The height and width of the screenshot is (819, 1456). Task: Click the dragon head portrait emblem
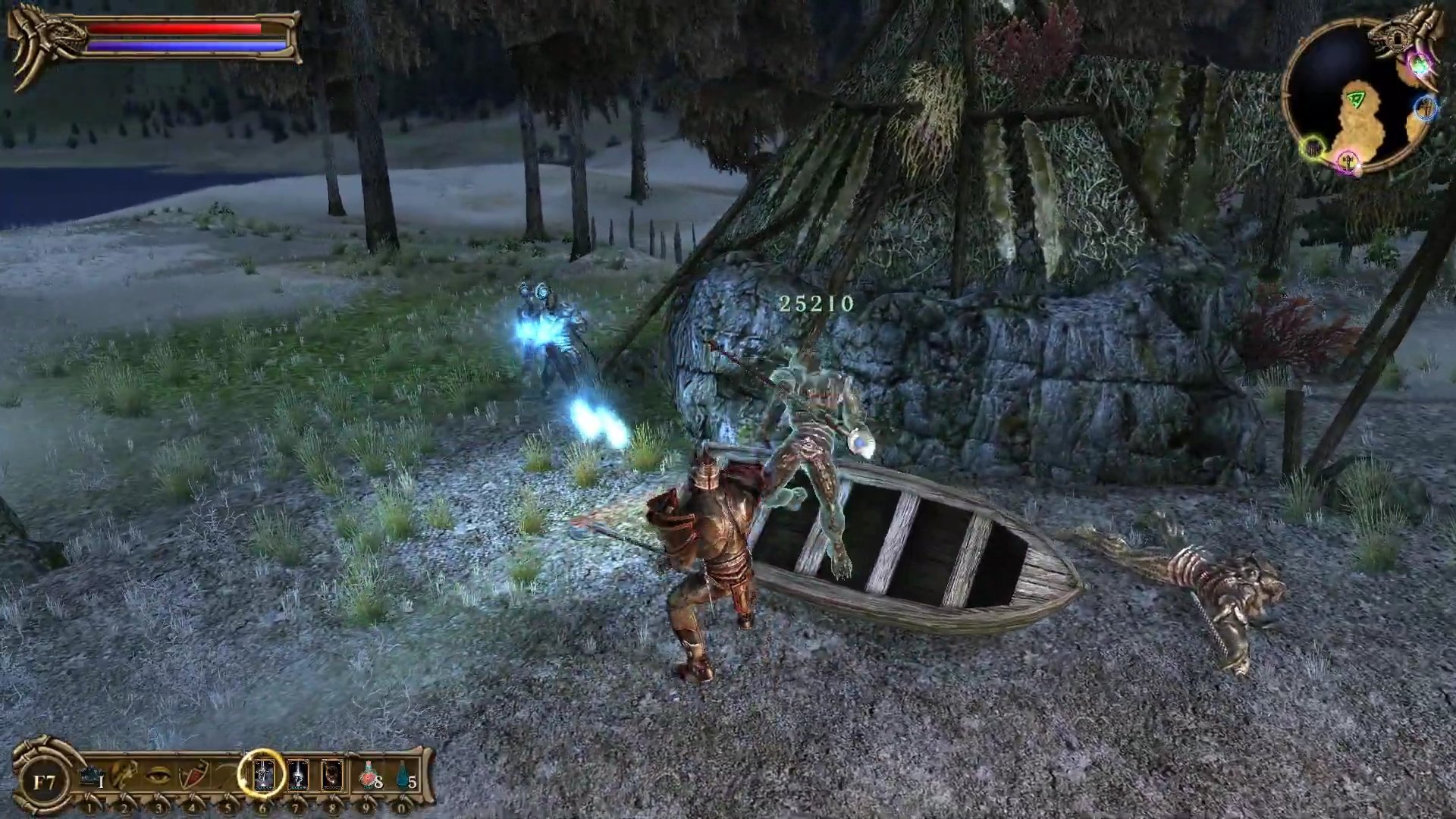point(38,42)
